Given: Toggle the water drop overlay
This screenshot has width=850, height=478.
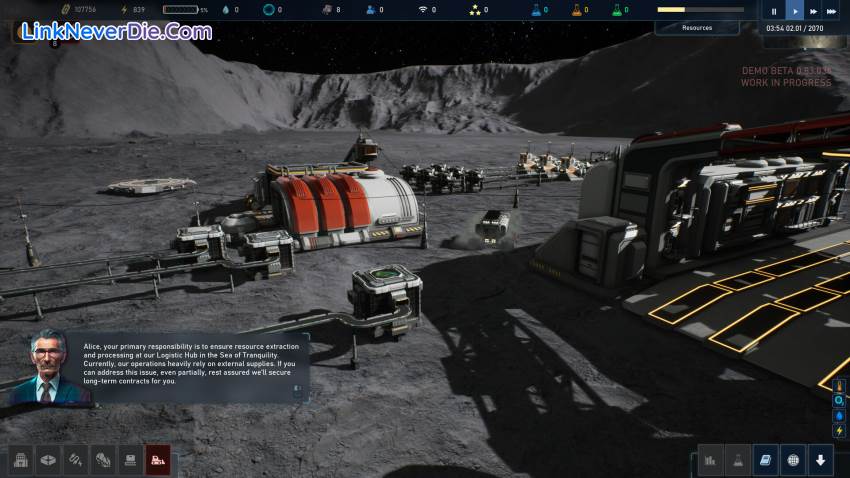Looking at the screenshot, I should 840,416.
